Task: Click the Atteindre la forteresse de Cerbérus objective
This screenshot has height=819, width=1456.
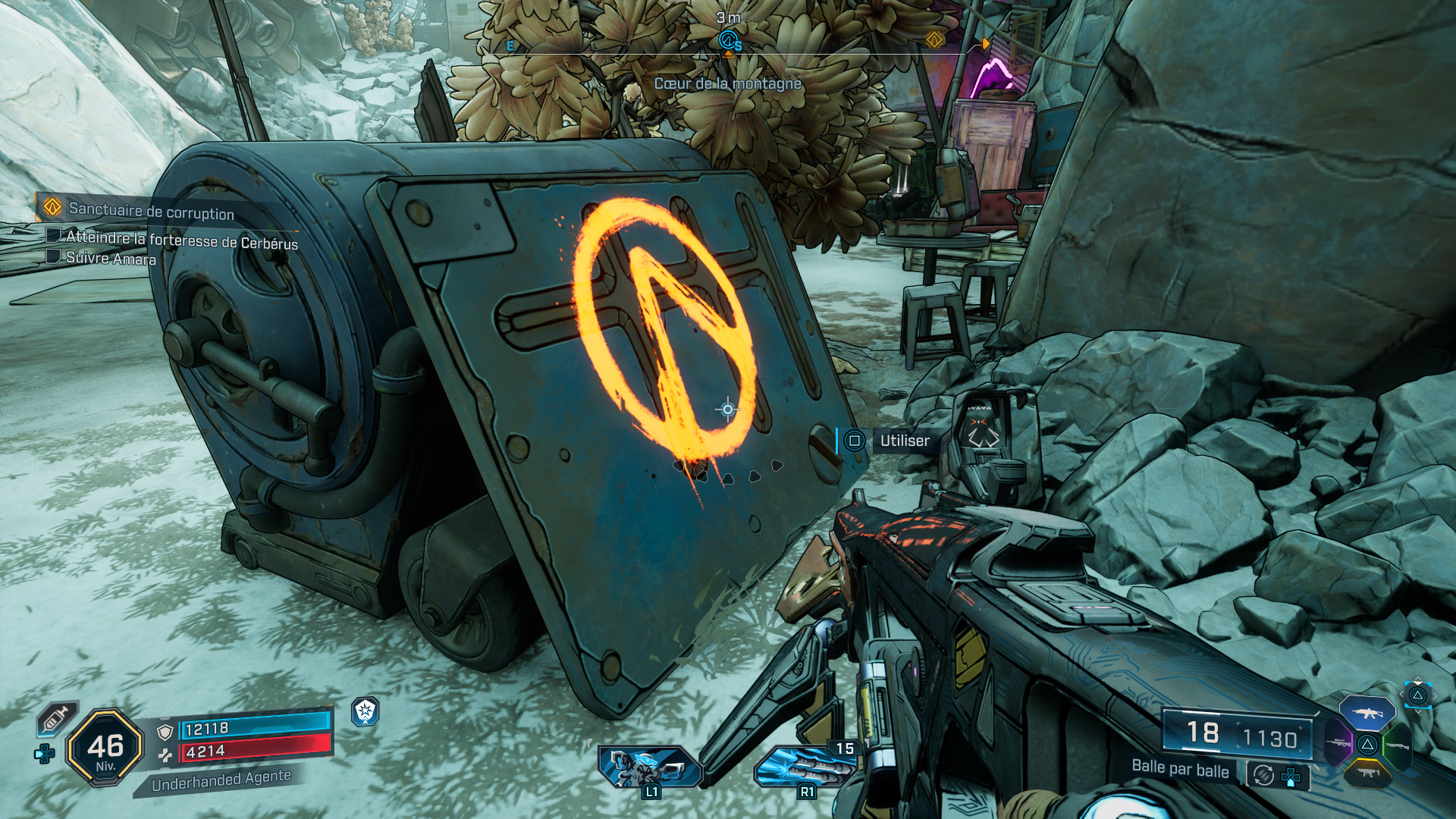Action: click(181, 240)
